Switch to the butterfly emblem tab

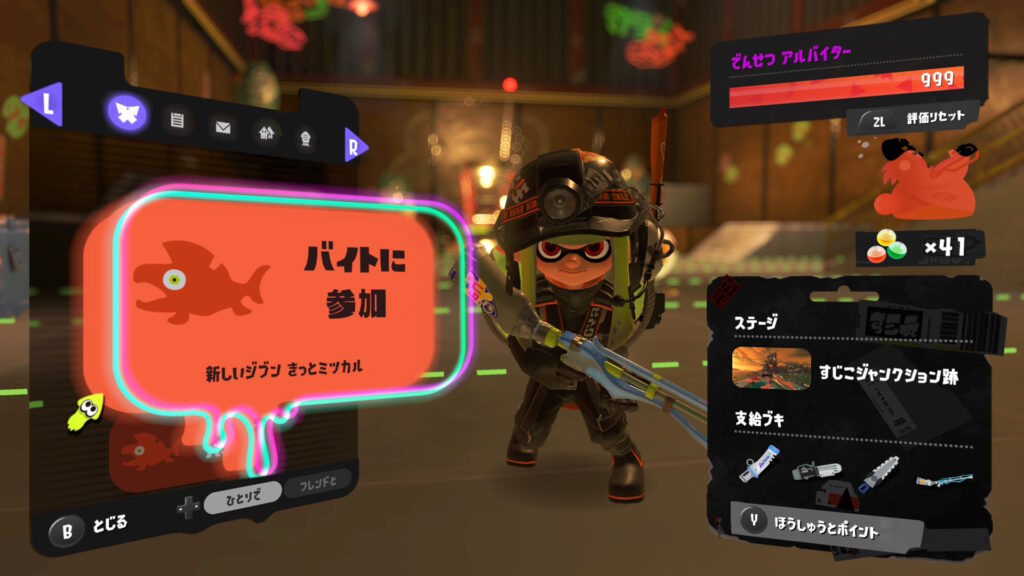127,114
